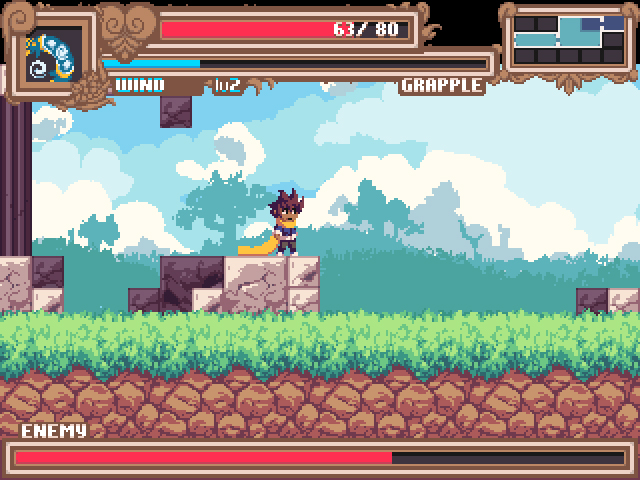Select the WIND element label
The width and height of the screenshot is (640, 480).
[x=141, y=85]
